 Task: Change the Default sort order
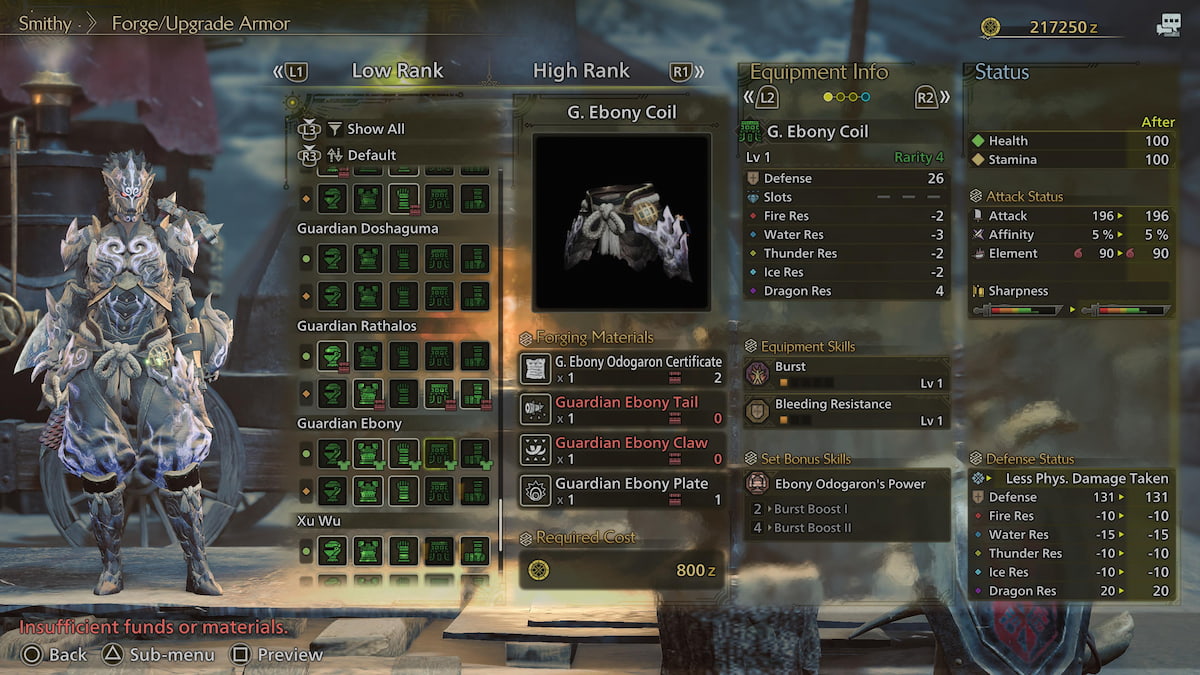pos(371,155)
